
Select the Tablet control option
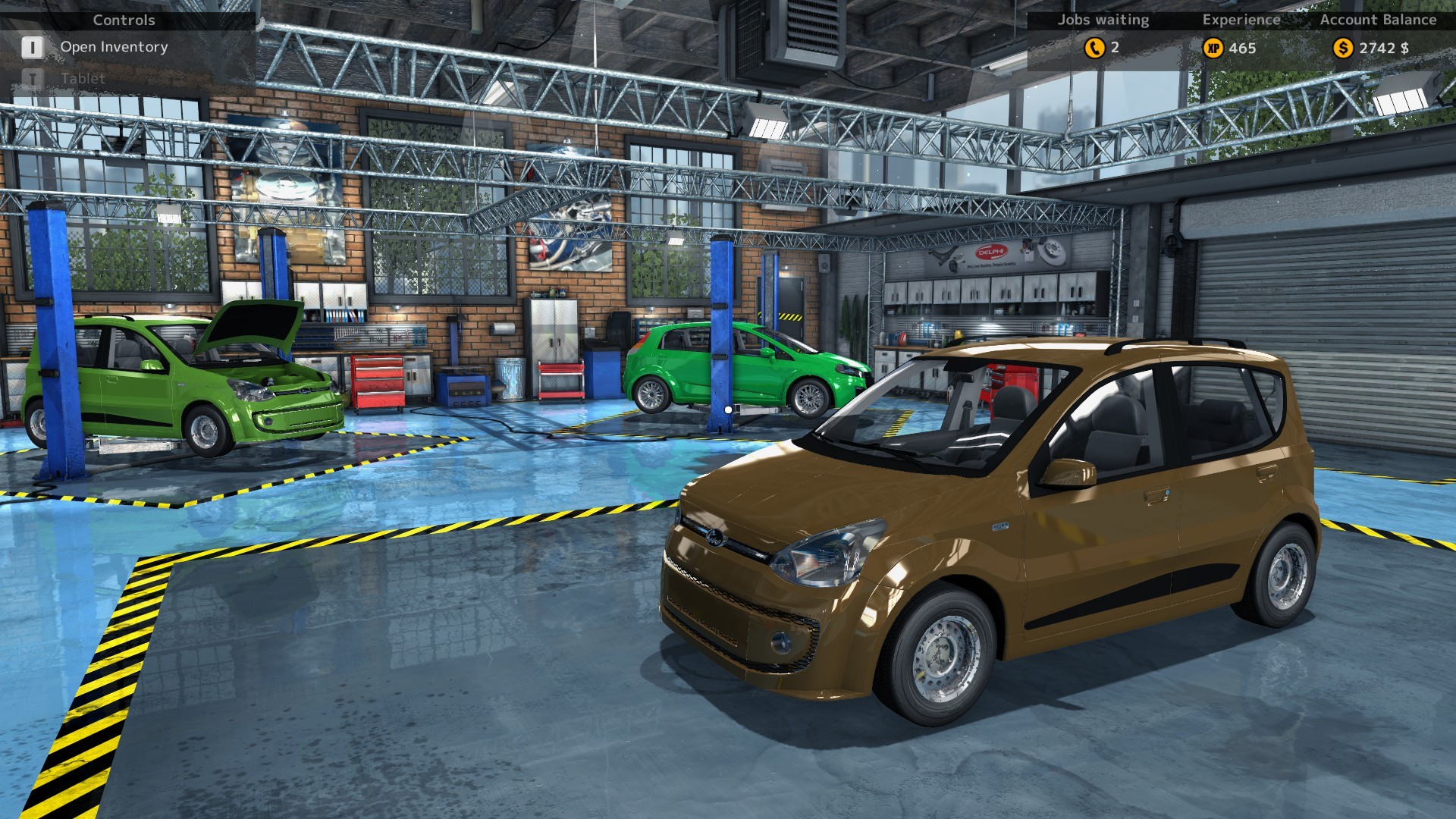[83, 78]
